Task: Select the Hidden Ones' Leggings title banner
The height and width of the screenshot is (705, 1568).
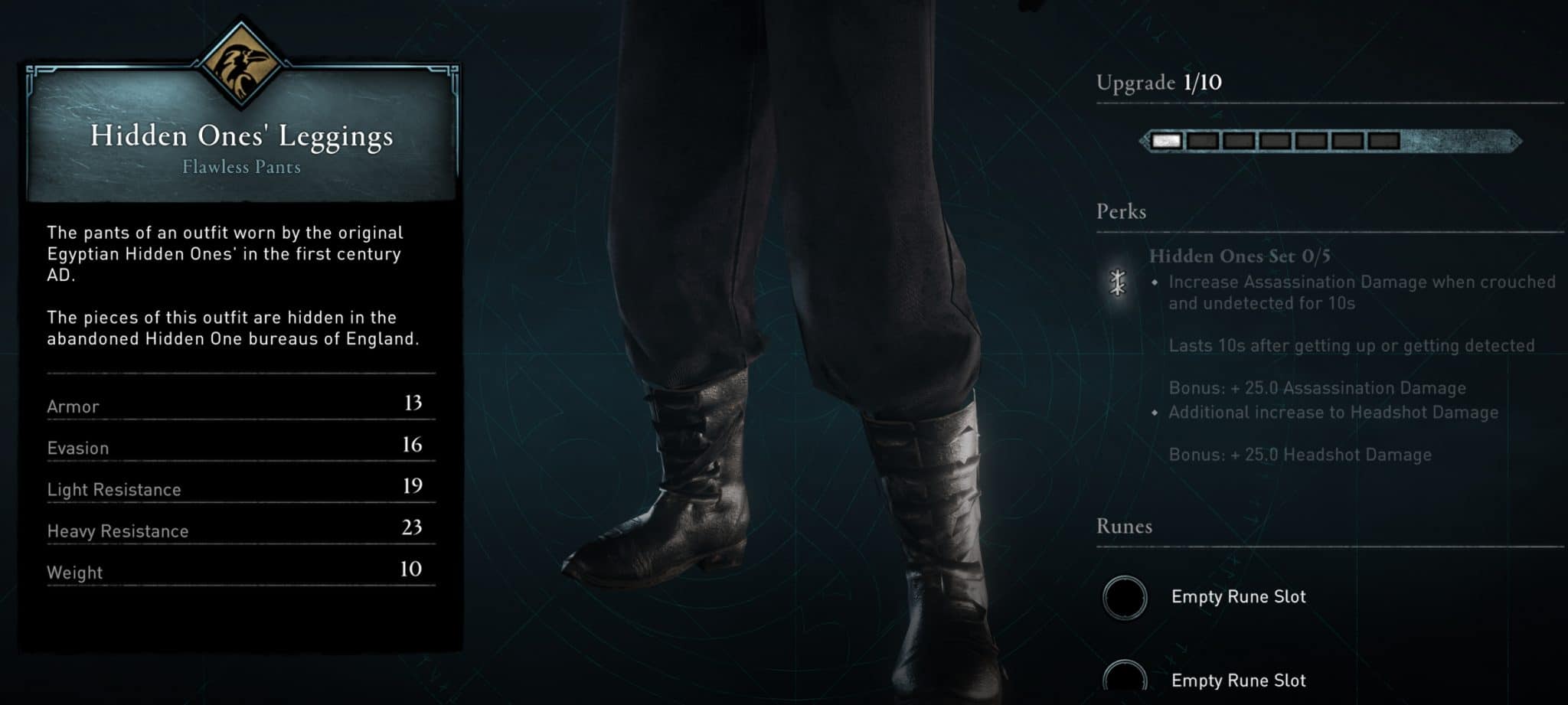Action: (x=241, y=137)
